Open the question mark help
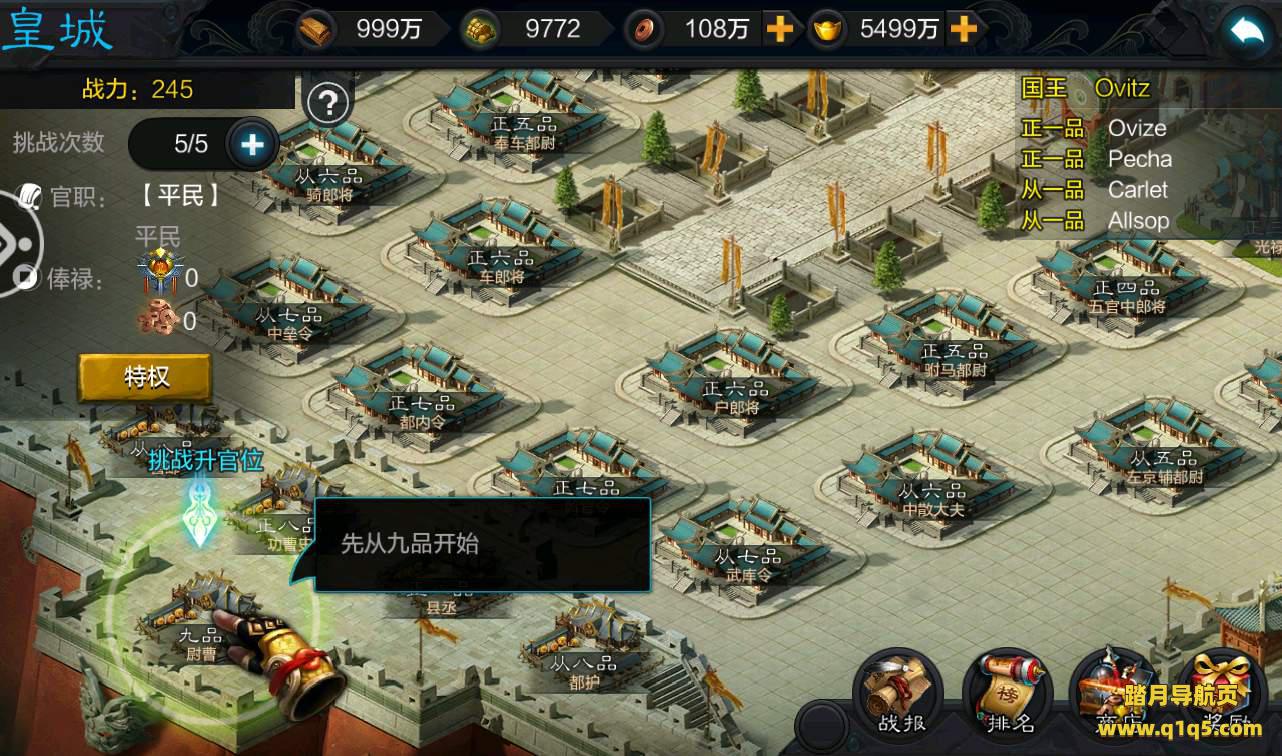 329,103
